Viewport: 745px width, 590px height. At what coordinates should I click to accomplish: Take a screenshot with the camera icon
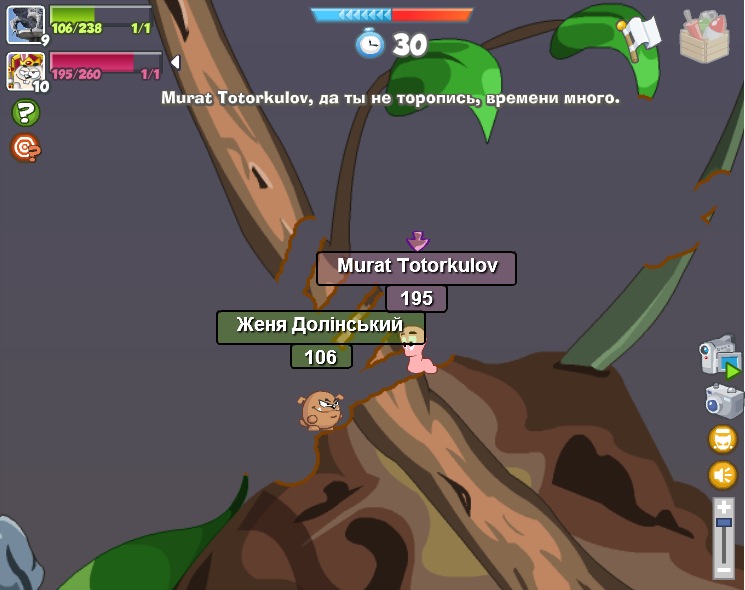723,401
